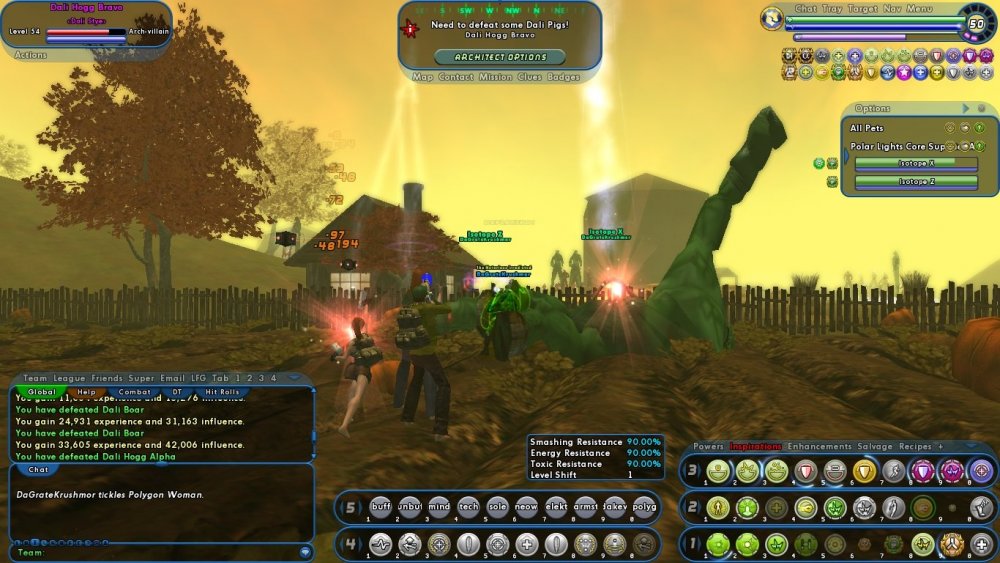Open the Enhancements window
The height and width of the screenshot is (563, 1000).
coord(819,446)
